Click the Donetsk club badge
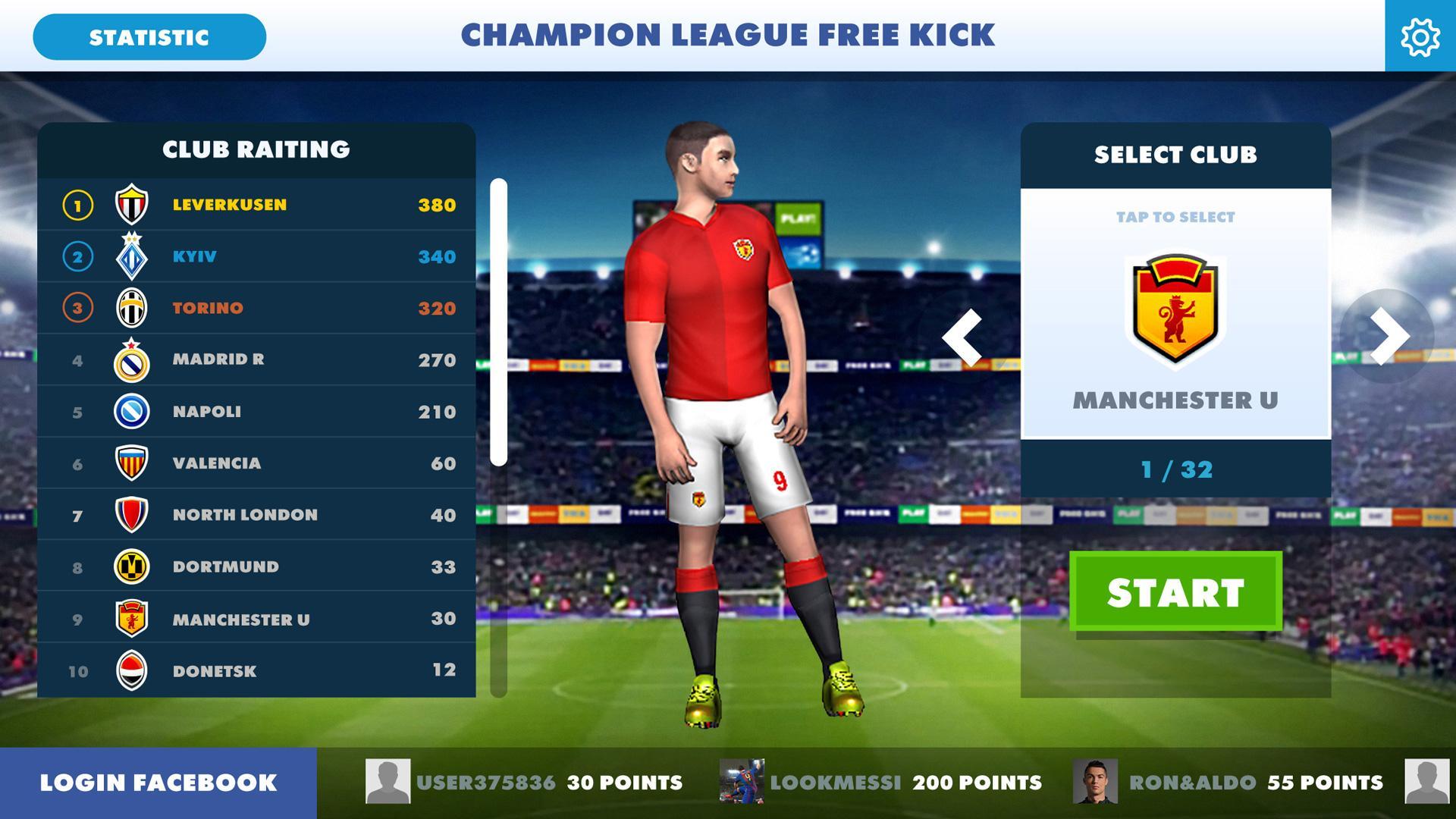 click(x=132, y=670)
